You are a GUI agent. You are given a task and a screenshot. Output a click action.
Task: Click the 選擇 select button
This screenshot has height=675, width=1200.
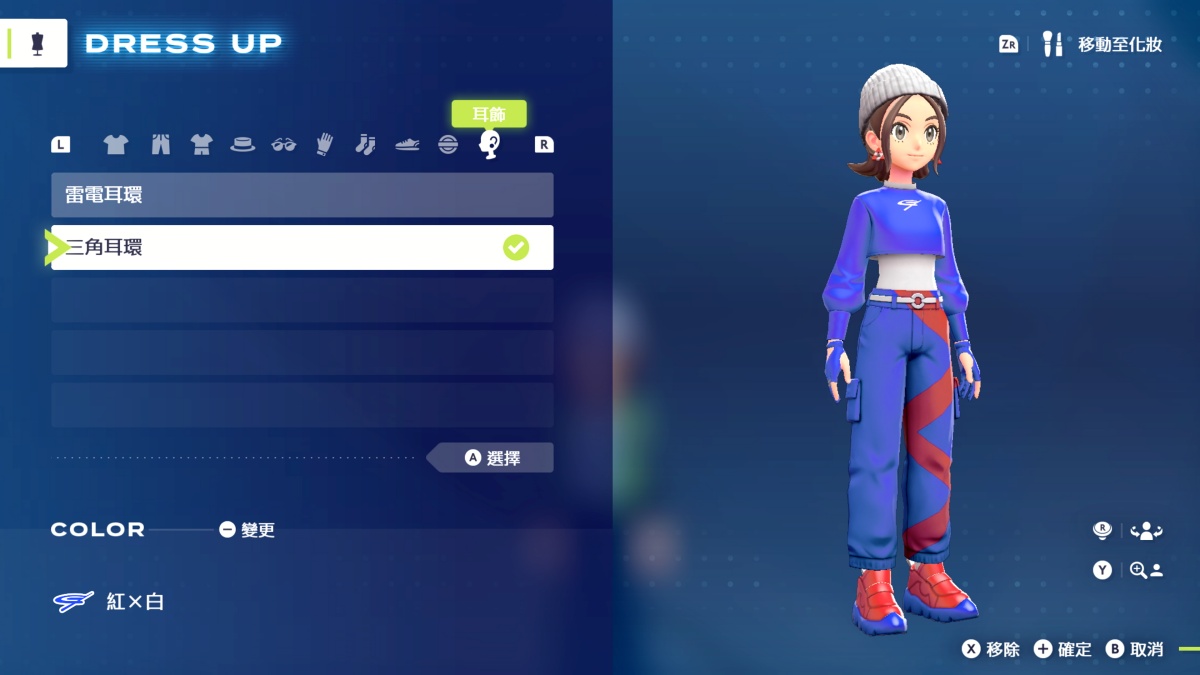click(492, 458)
